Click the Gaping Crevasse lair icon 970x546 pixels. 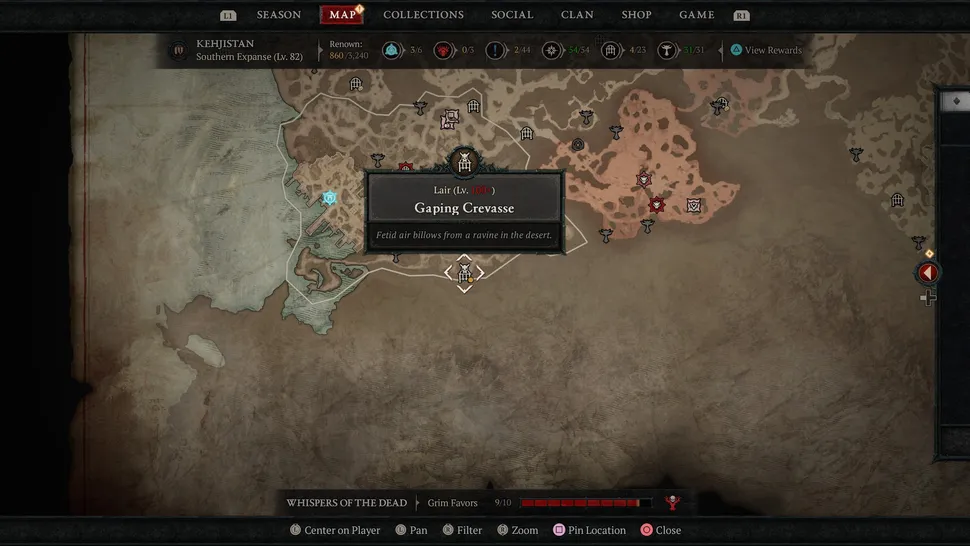pos(464,161)
